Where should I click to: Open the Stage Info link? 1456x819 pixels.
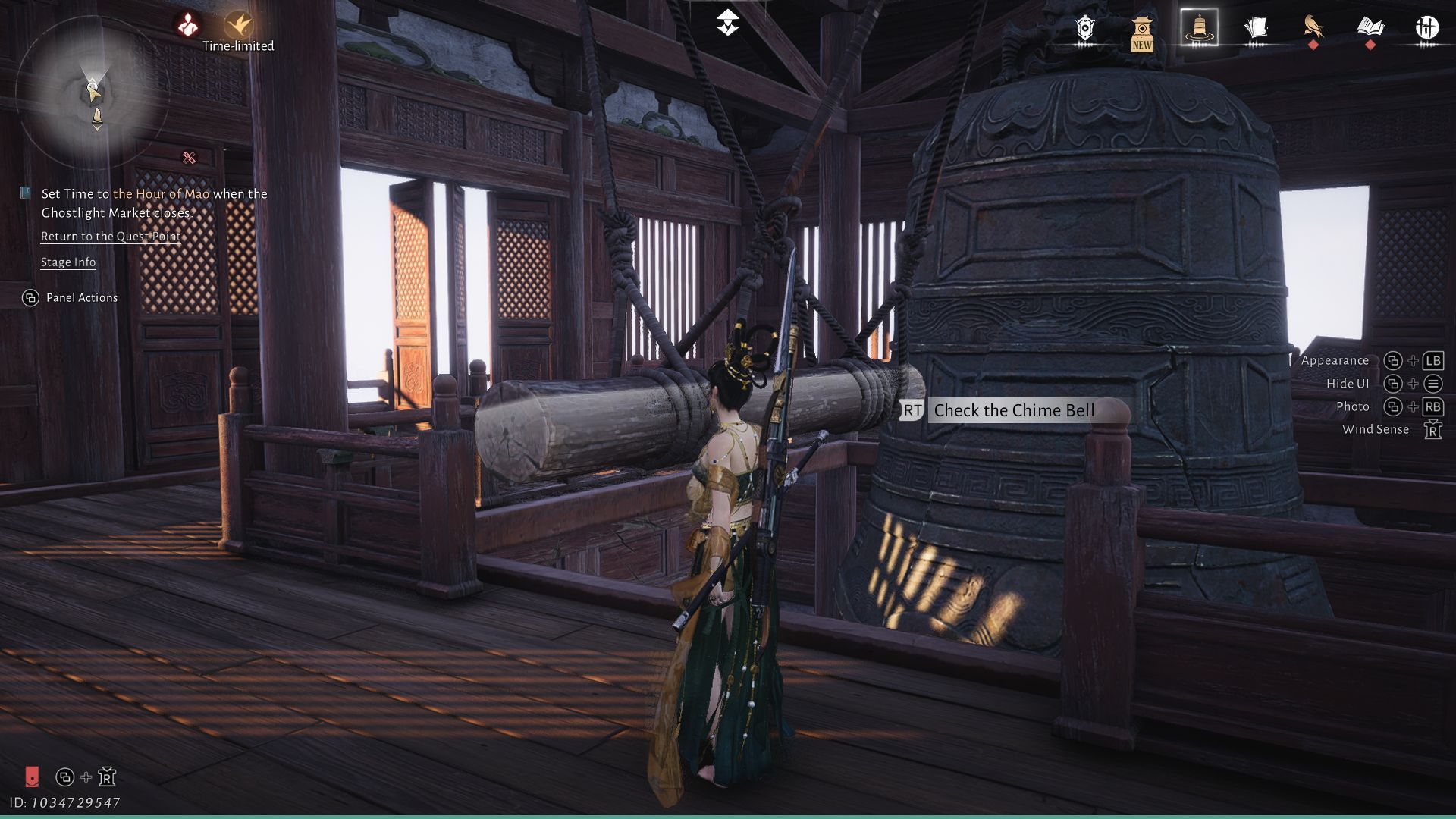pos(68,262)
